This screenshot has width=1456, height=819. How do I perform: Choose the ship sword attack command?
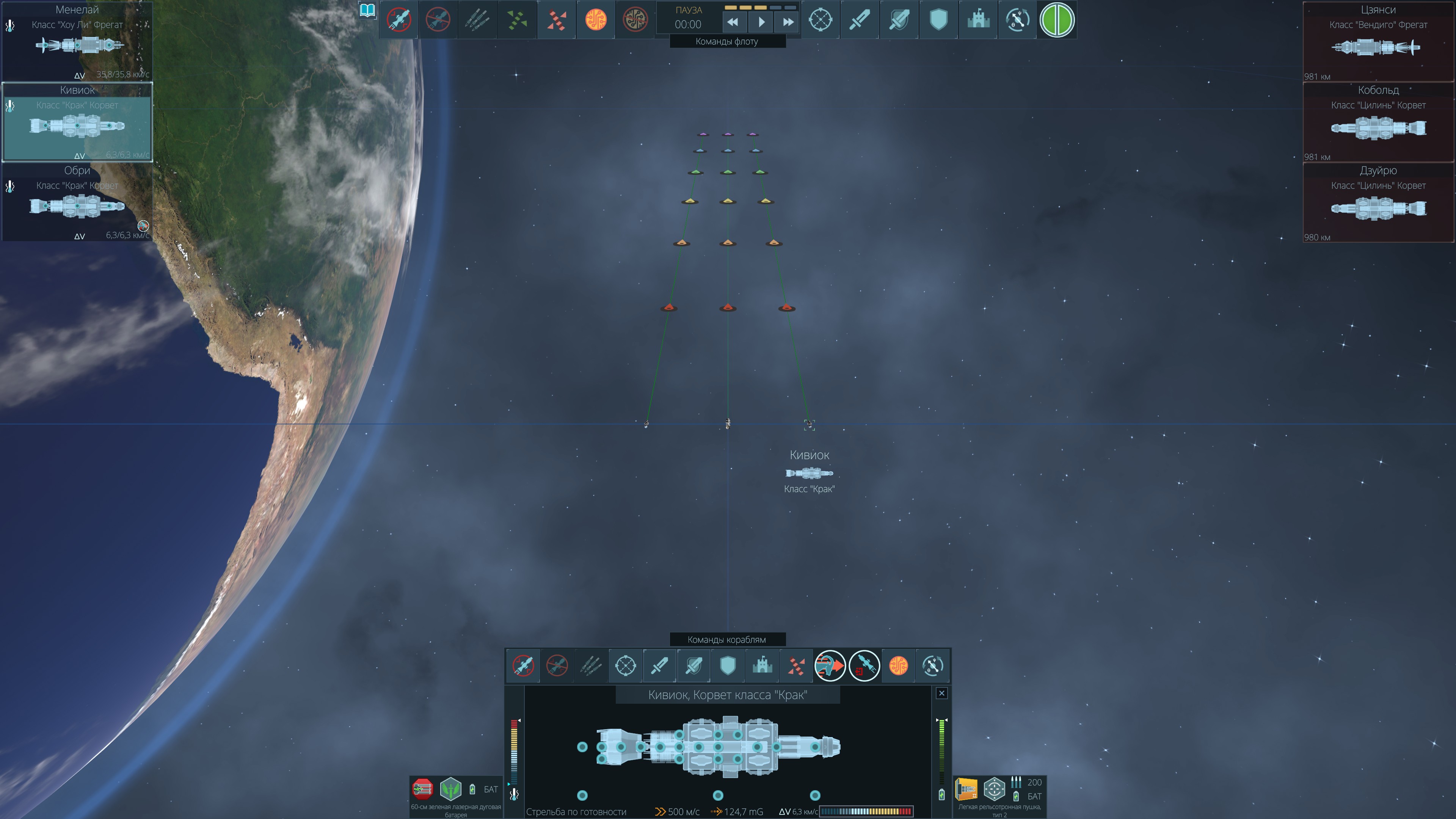click(x=659, y=666)
